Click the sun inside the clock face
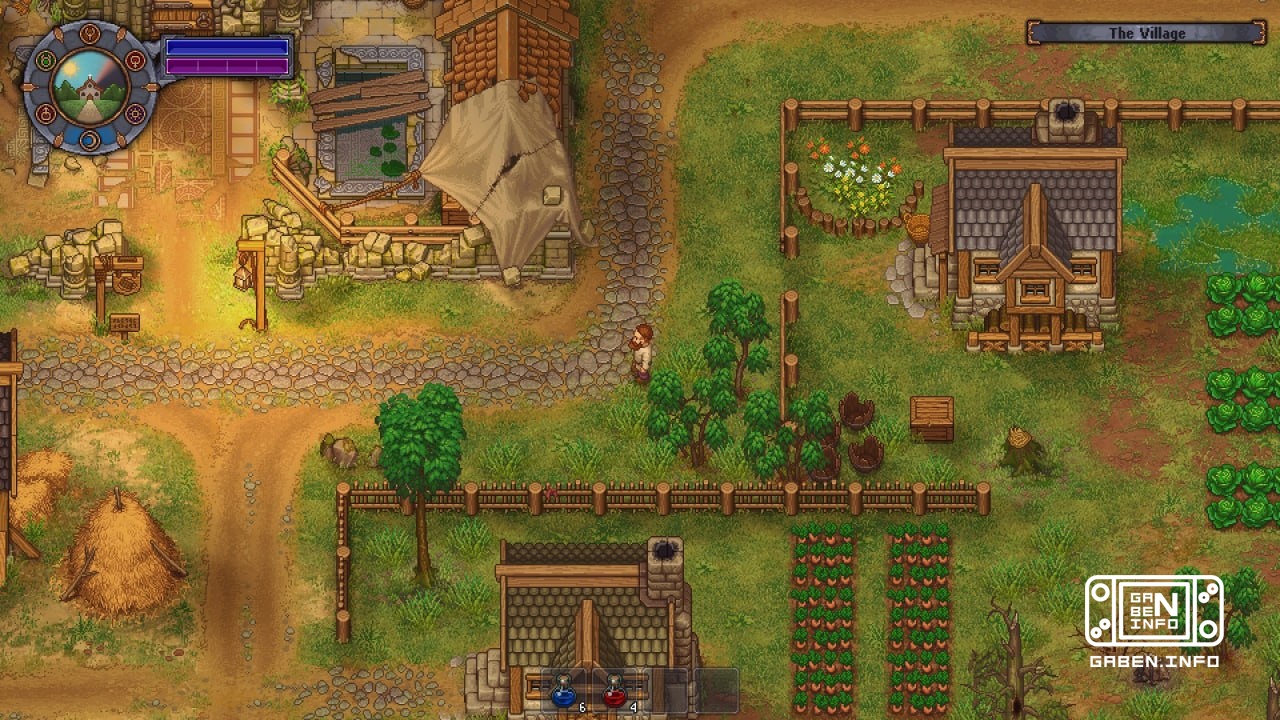This screenshot has height=720, width=1280. 70,68
